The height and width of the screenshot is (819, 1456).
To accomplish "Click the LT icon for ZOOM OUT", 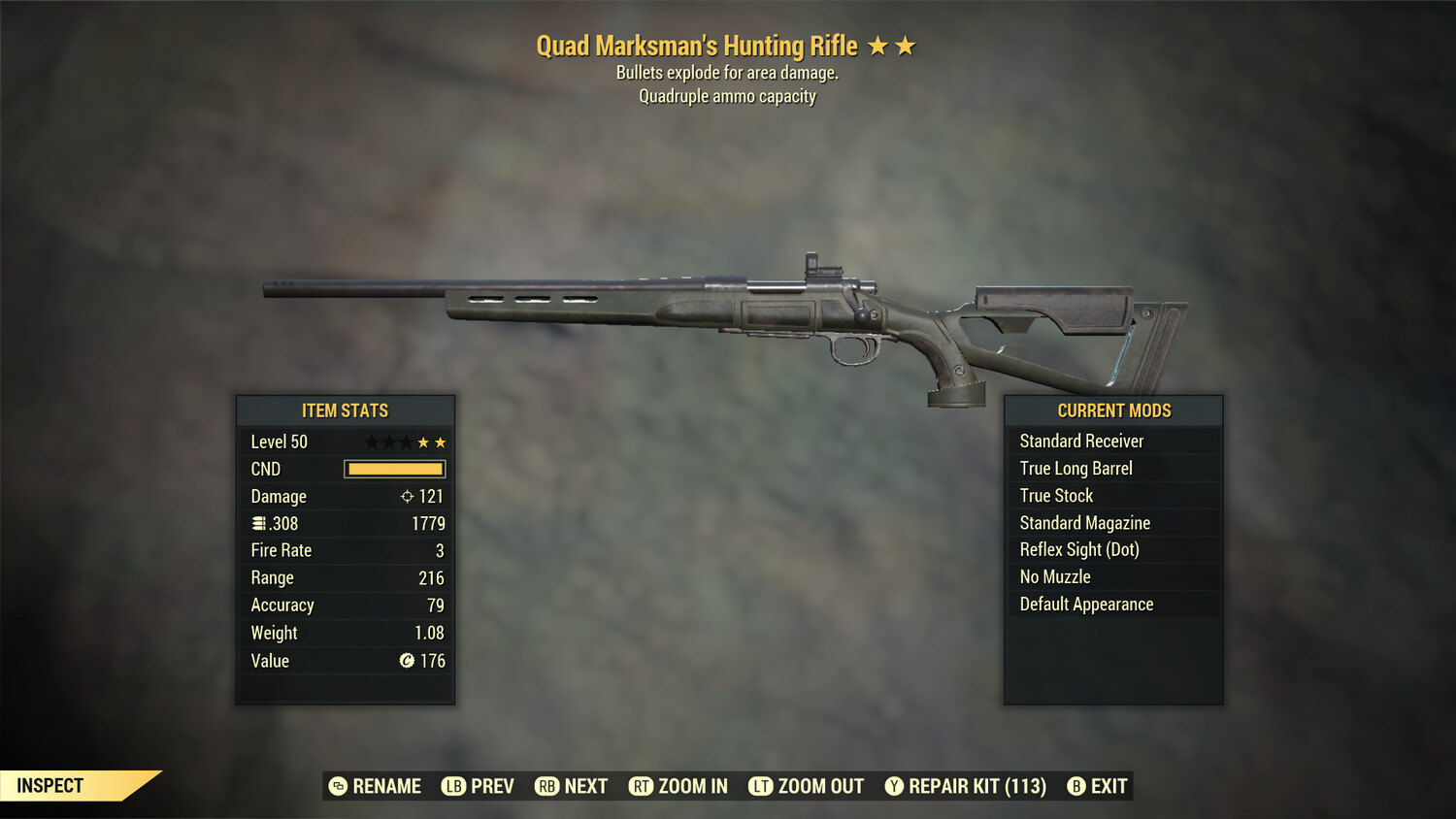I will point(762,786).
